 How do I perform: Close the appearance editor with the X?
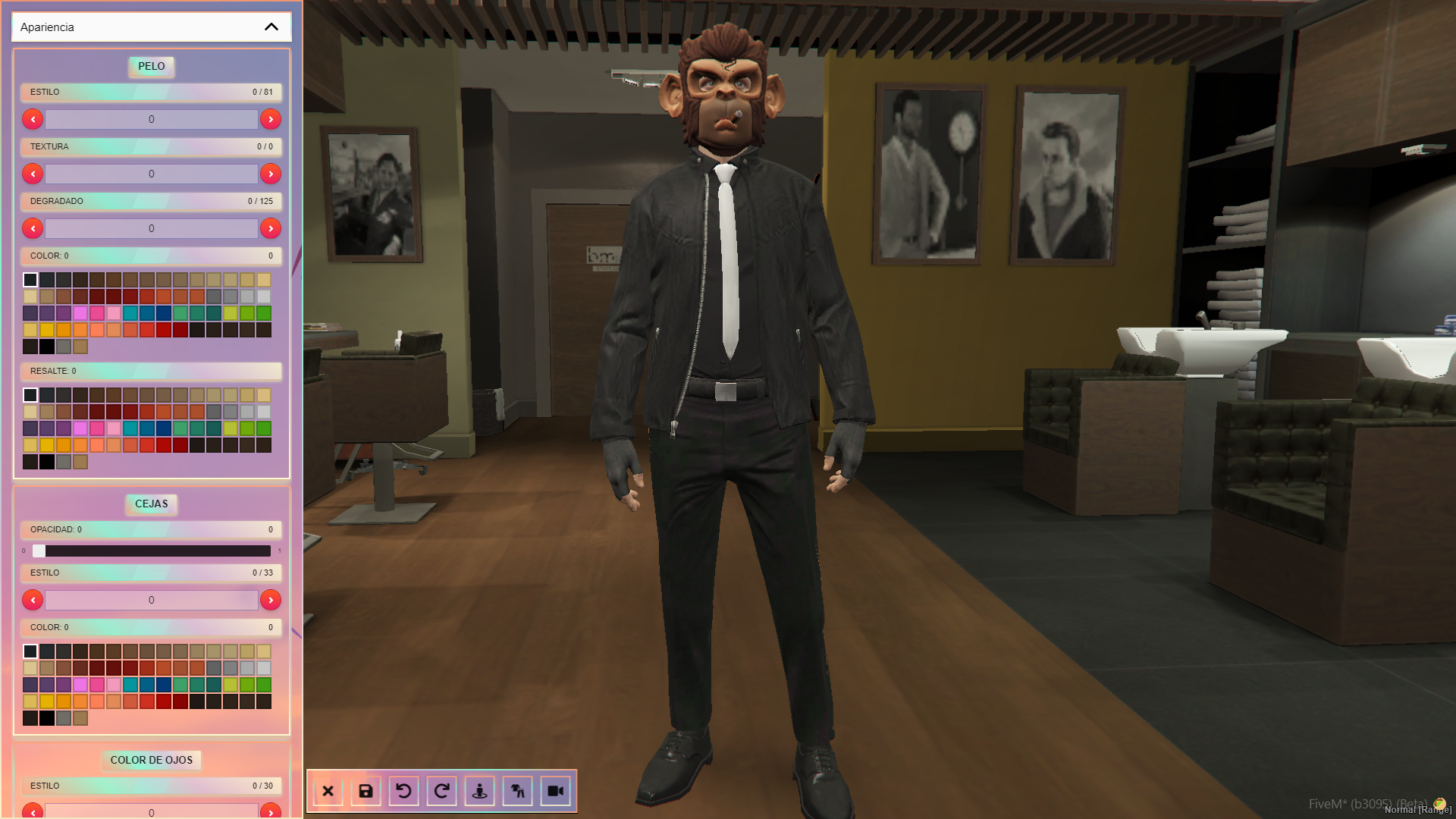point(328,791)
